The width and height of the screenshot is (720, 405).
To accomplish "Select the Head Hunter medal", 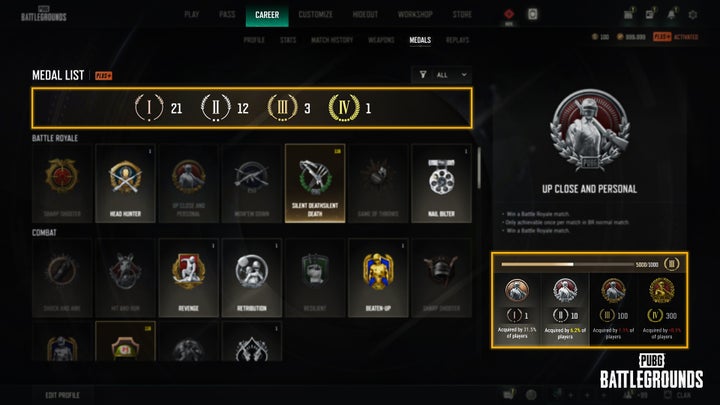I will [124, 182].
